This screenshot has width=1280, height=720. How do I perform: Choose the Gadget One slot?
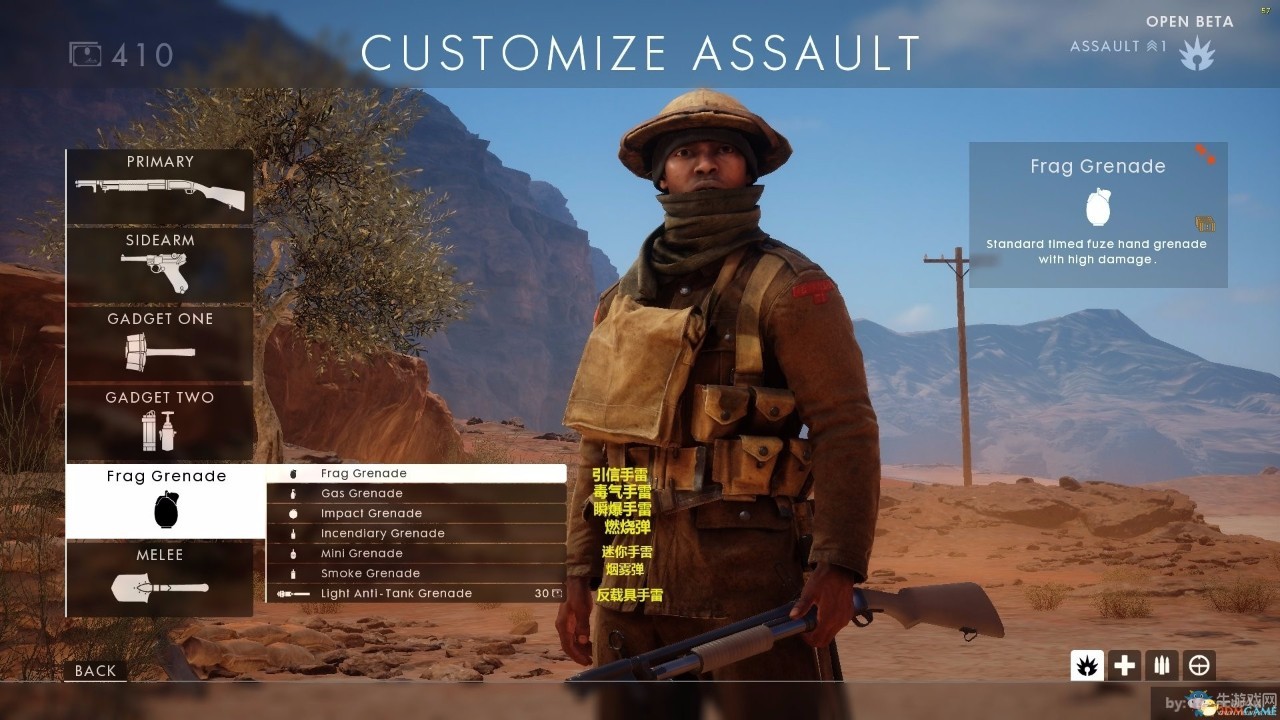pyautogui.click(x=160, y=343)
